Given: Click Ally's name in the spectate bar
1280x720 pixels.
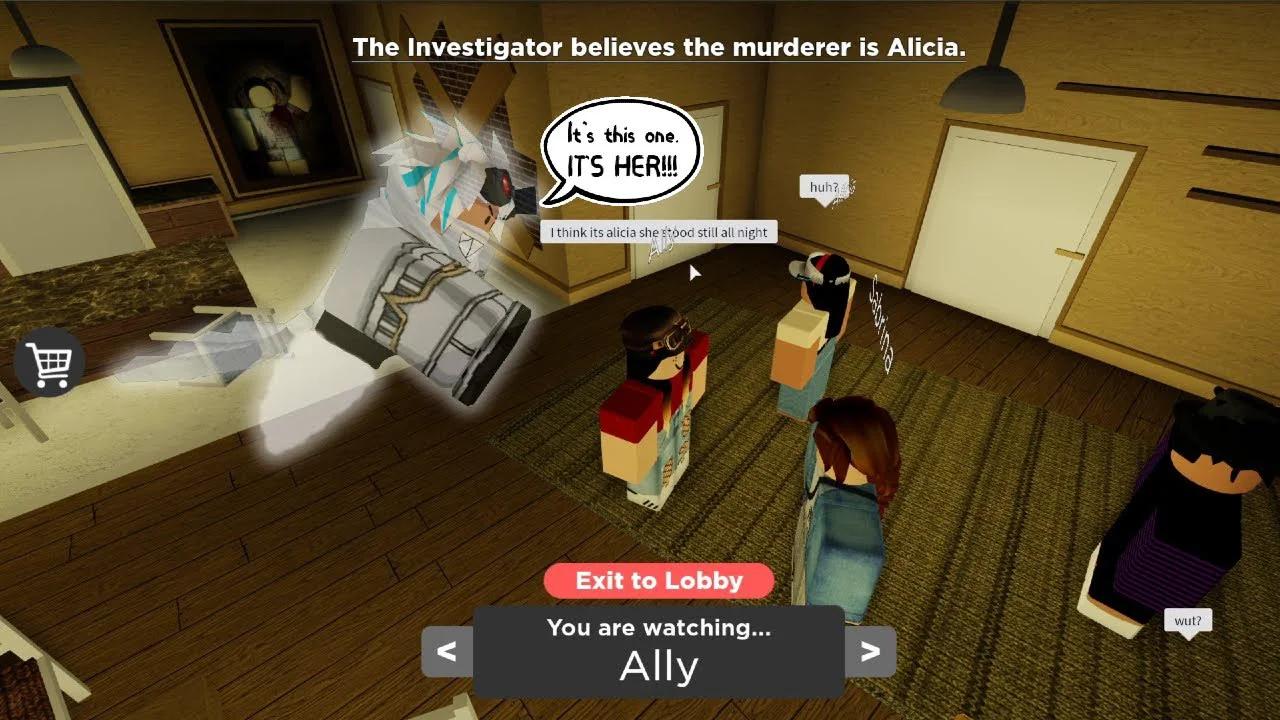Looking at the screenshot, I should coord(659,664).
